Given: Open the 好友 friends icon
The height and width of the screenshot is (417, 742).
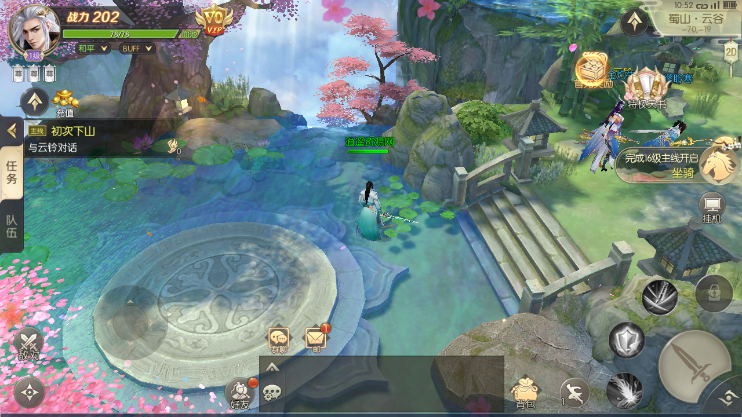Looking at the screenshot, I should pos(238,392).
